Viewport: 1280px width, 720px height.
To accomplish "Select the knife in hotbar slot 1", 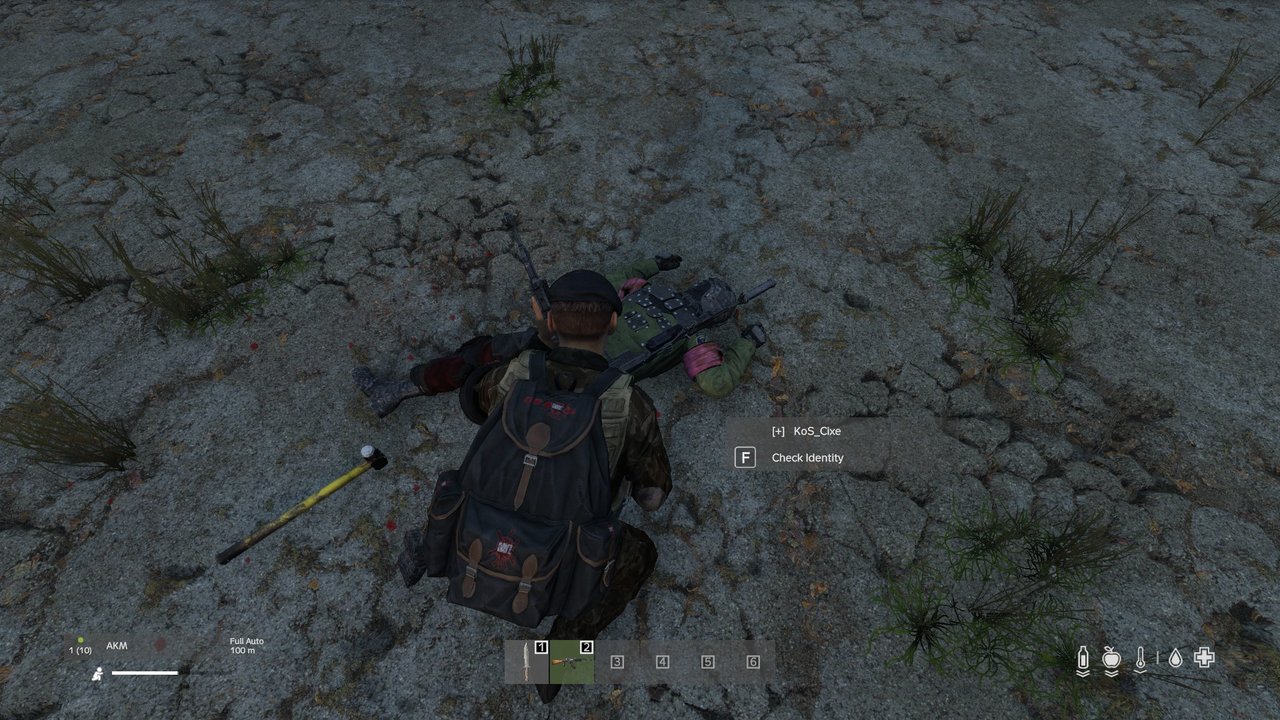I will point(526,662).
